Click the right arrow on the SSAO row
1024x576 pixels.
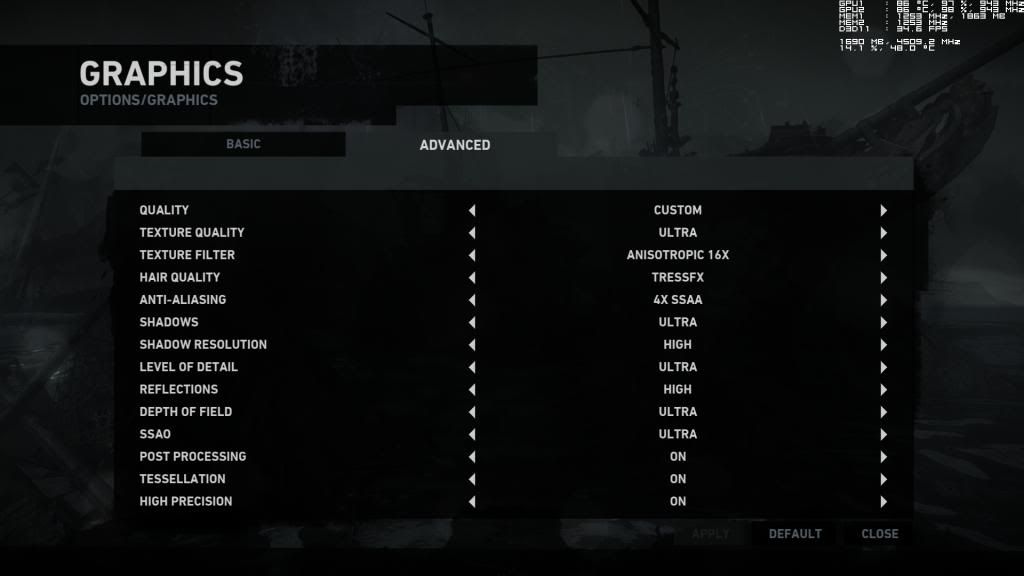pos(884,434)
